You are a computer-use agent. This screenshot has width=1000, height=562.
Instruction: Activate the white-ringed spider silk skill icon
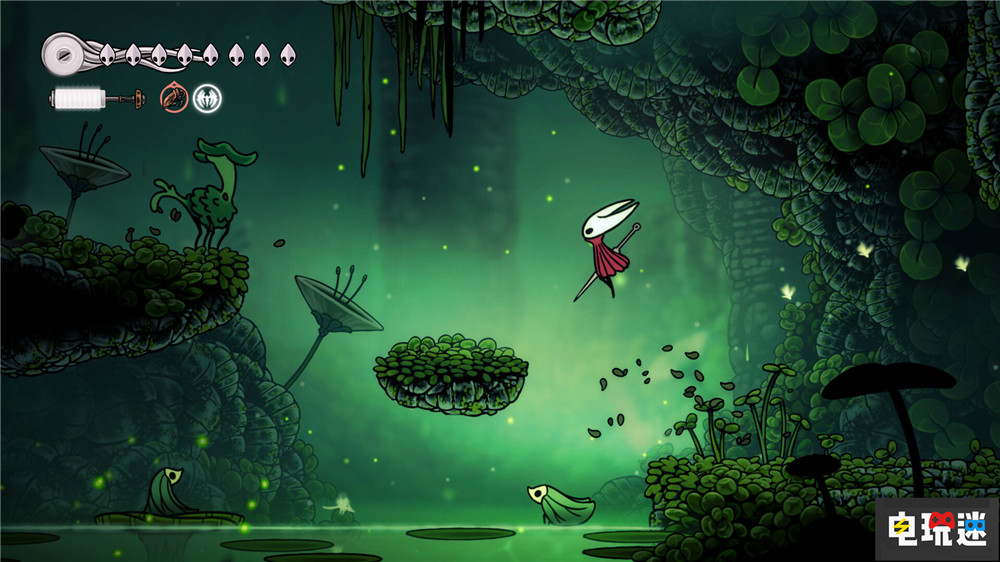click(x=207, y=98)
